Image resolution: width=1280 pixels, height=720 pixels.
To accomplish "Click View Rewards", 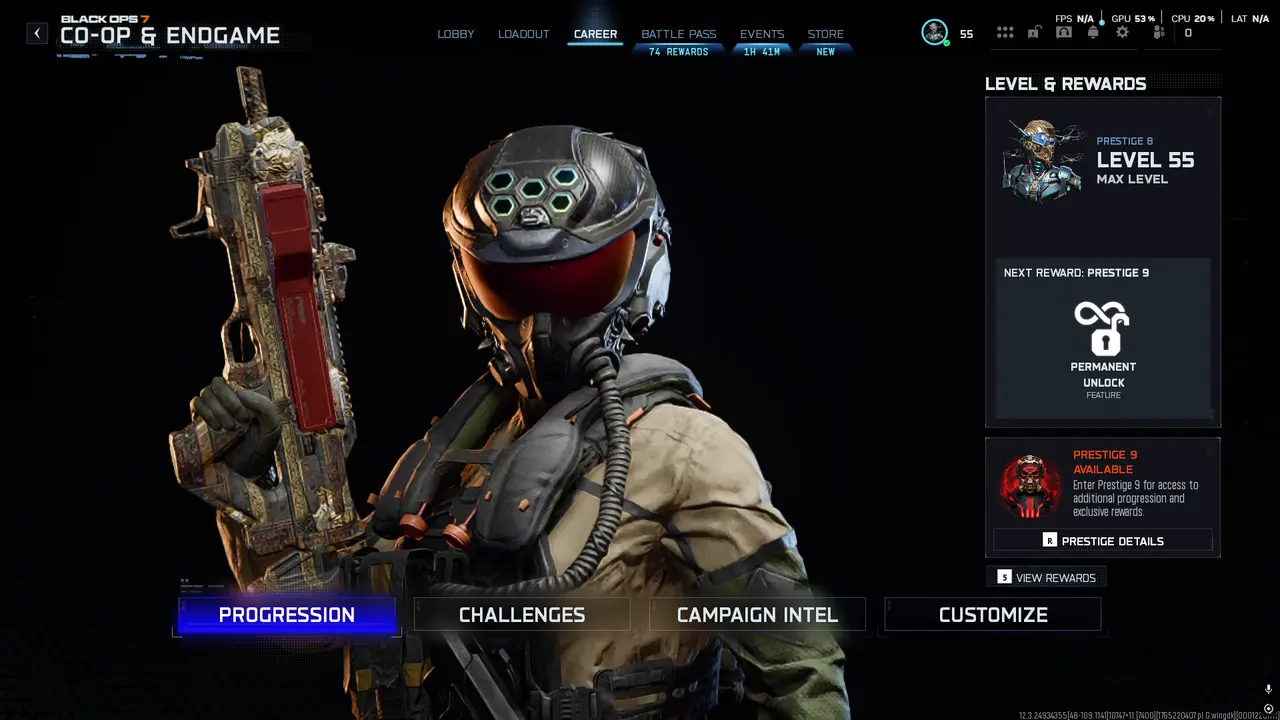I will [x=1046, y=578].
